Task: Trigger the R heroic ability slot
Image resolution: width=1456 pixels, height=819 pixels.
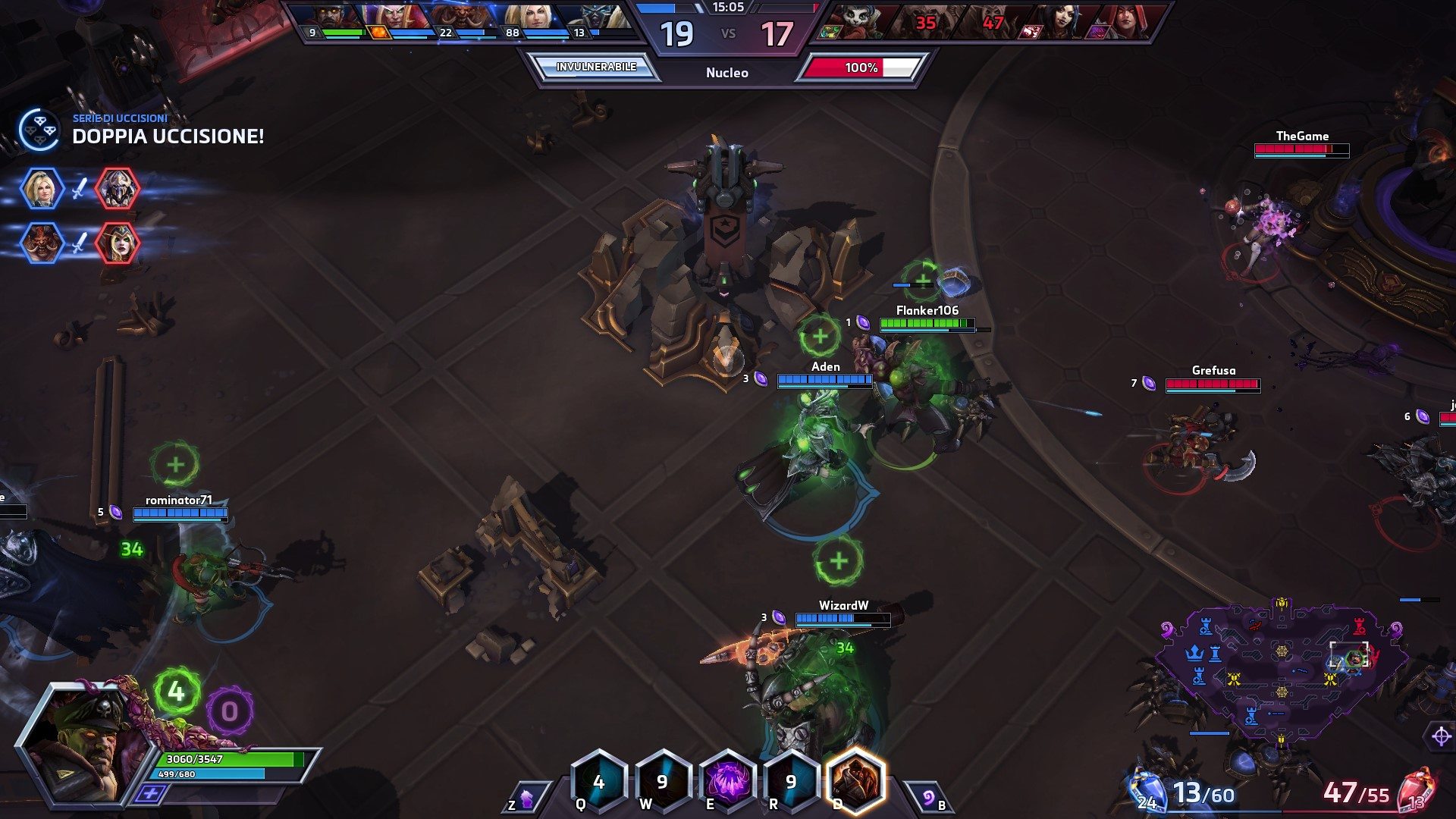Action: [x=790, y=781]
